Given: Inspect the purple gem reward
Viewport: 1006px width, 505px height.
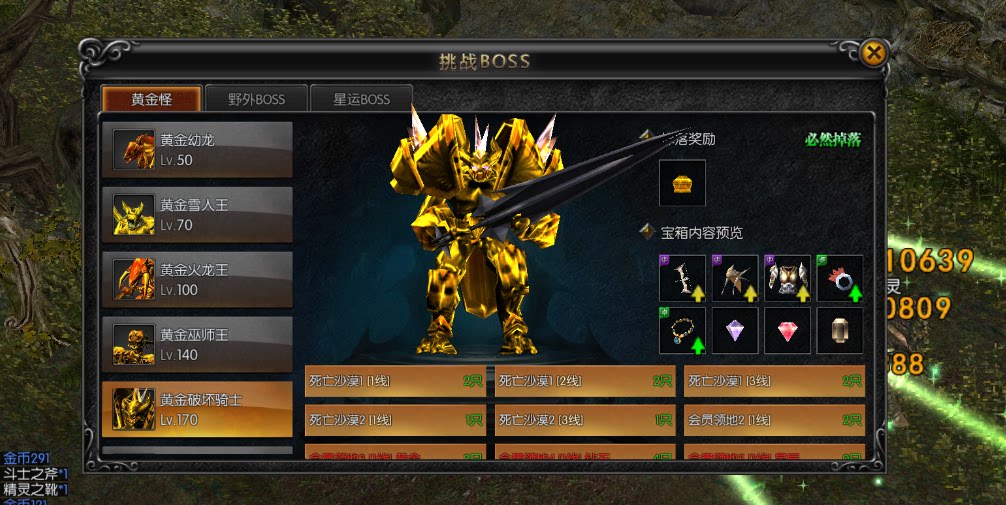Looking at the screenshot, I should (735, 331).
